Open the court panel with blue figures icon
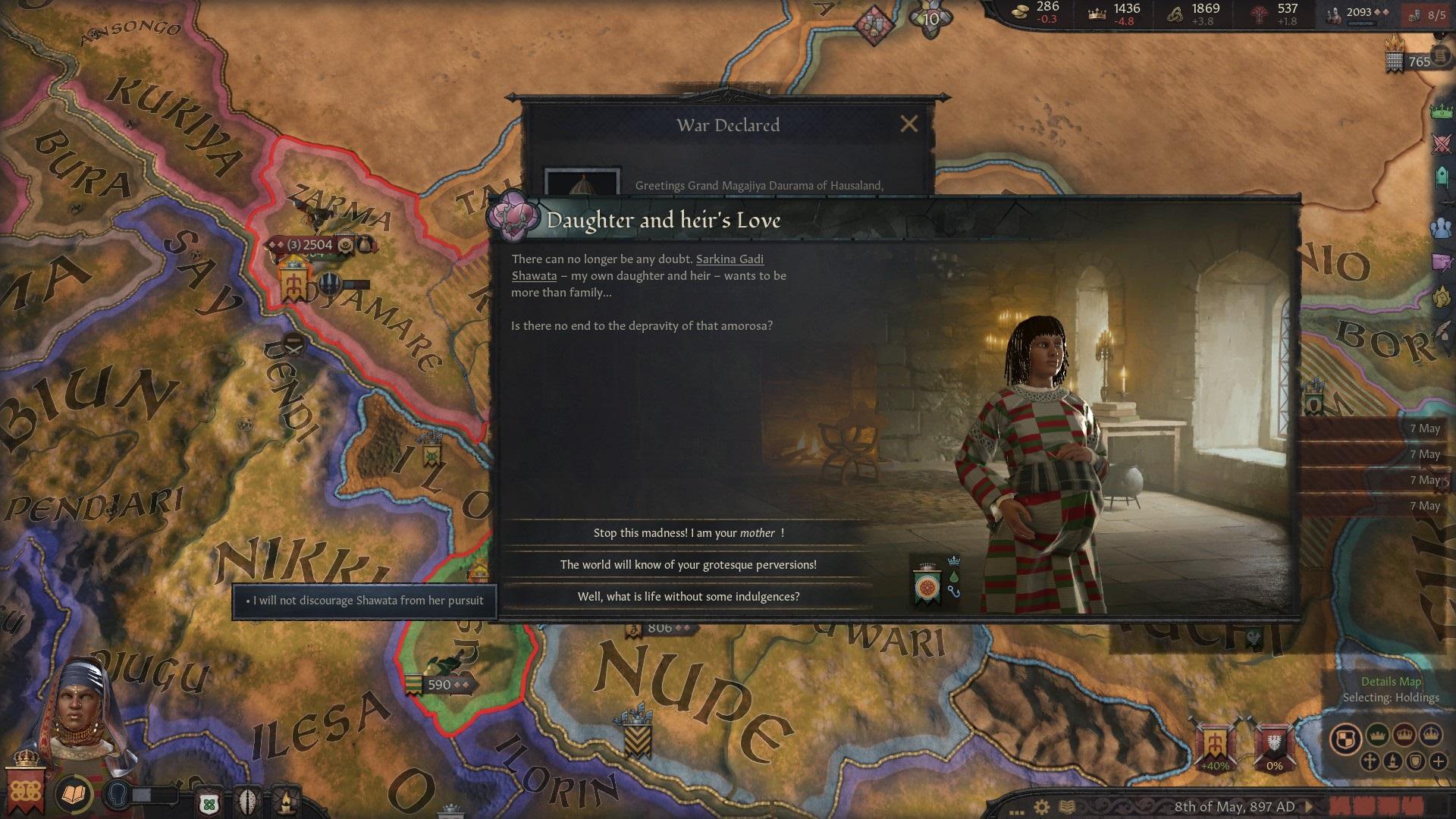1456x819 pixels. [1442, 227]
